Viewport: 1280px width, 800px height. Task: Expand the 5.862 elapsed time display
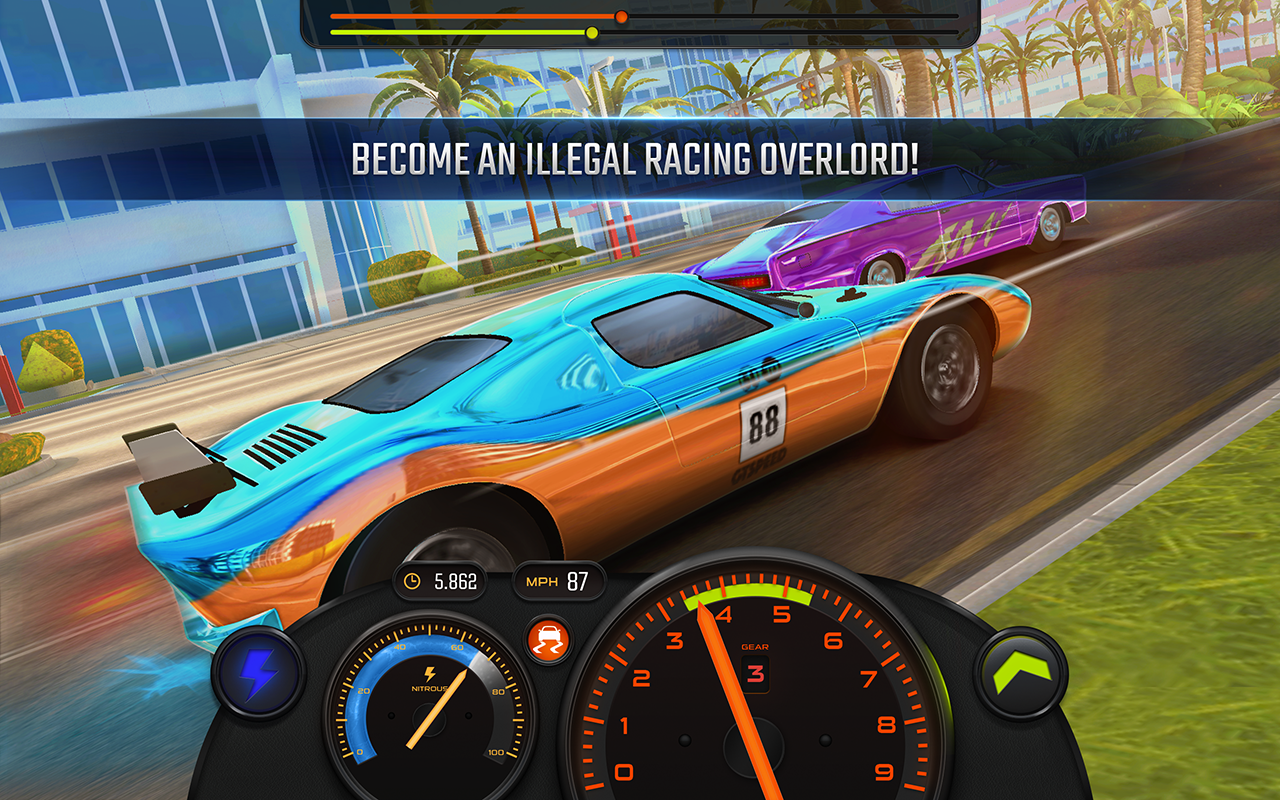440,578
